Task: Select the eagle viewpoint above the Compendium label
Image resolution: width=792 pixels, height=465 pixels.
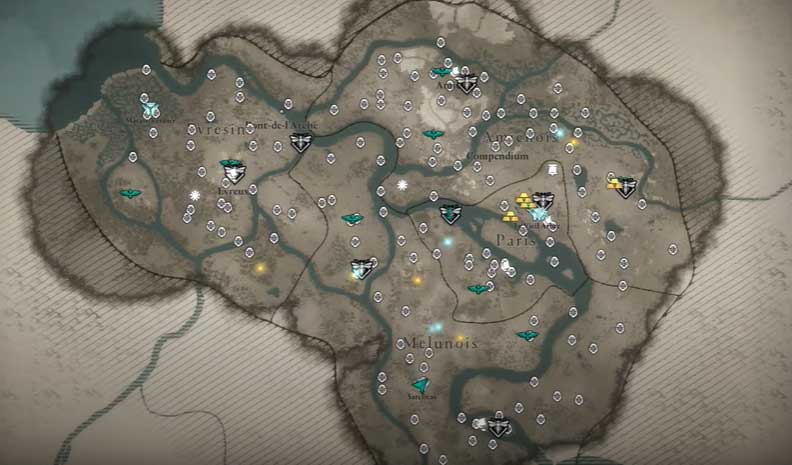Action: (433, 134)
